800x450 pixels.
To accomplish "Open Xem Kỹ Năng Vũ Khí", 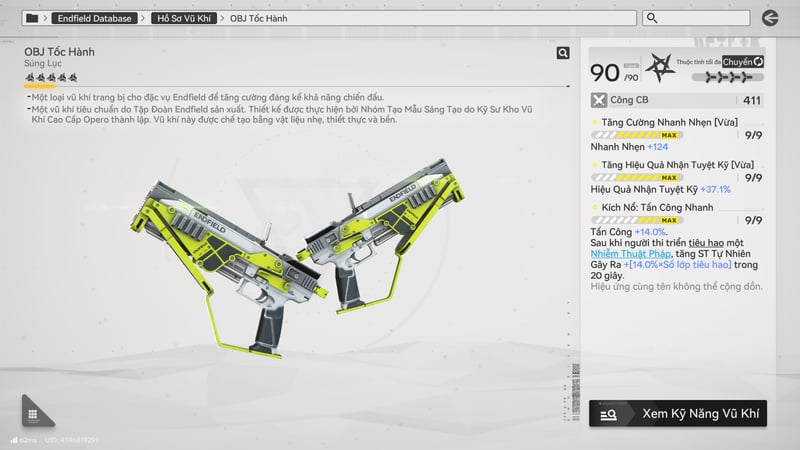I will tap(678, 413).
